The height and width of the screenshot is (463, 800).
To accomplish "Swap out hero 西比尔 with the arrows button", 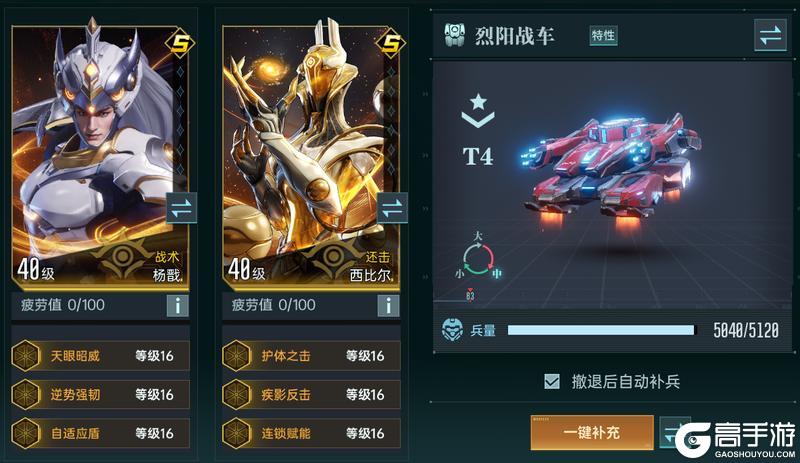I will (x=393, y=209).
